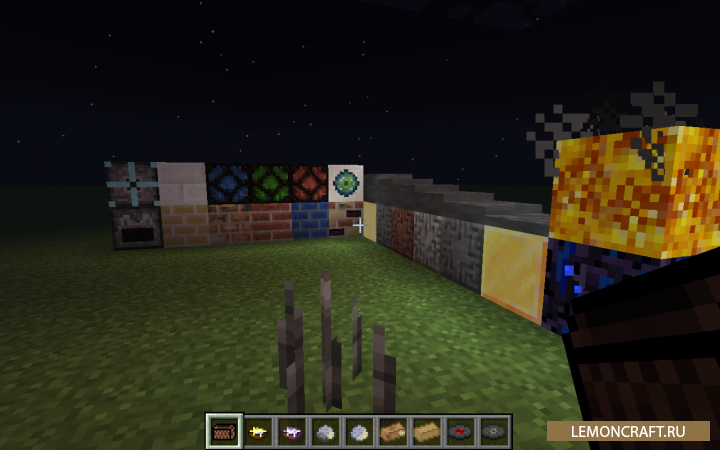
Task: Select the dark gray music disc slot
Action: 494,432
